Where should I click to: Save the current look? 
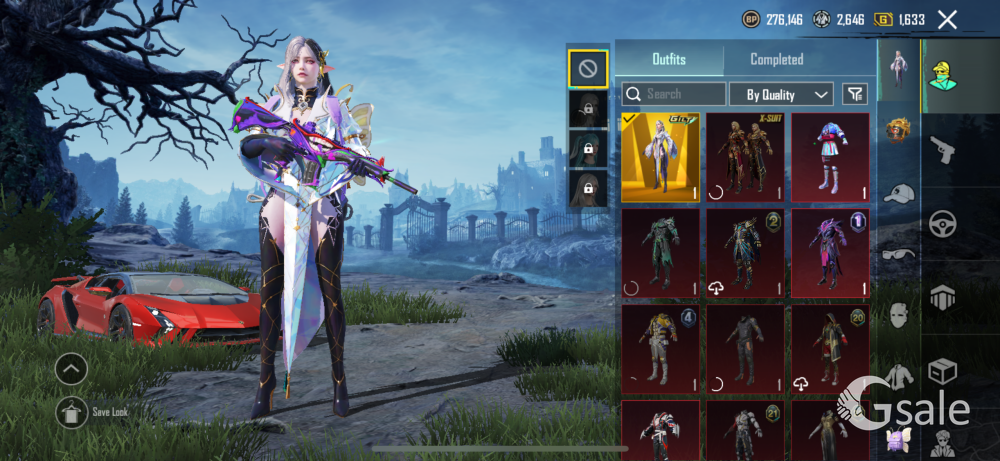(71, 411)
